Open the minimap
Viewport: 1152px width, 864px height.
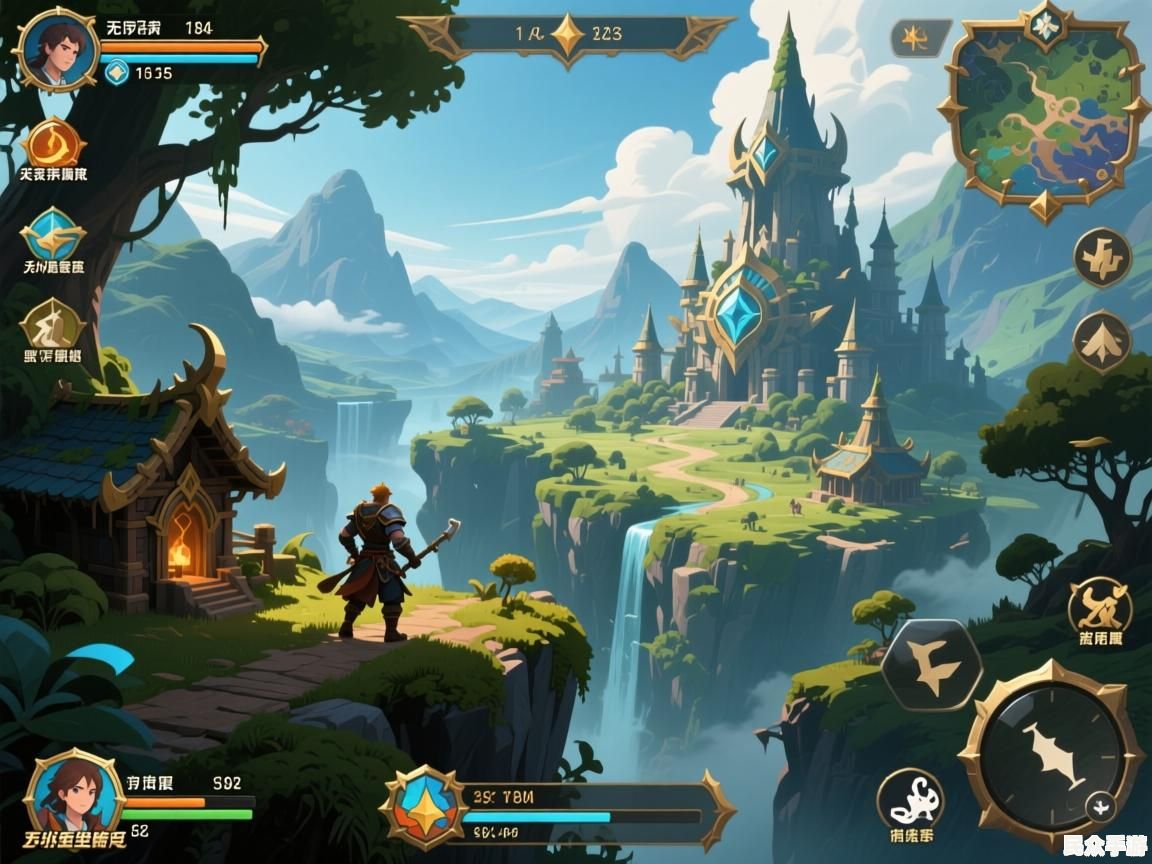[x=1043, y=112]
